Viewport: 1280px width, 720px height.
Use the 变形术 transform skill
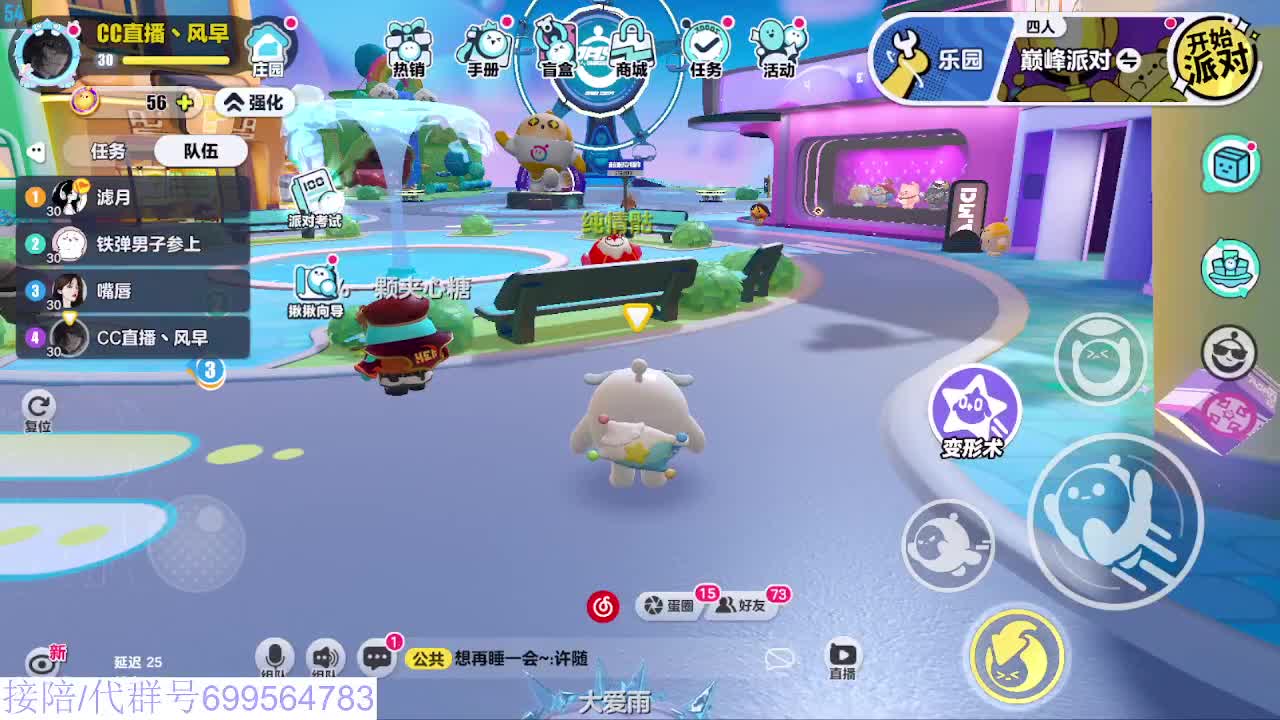(972, 408)
